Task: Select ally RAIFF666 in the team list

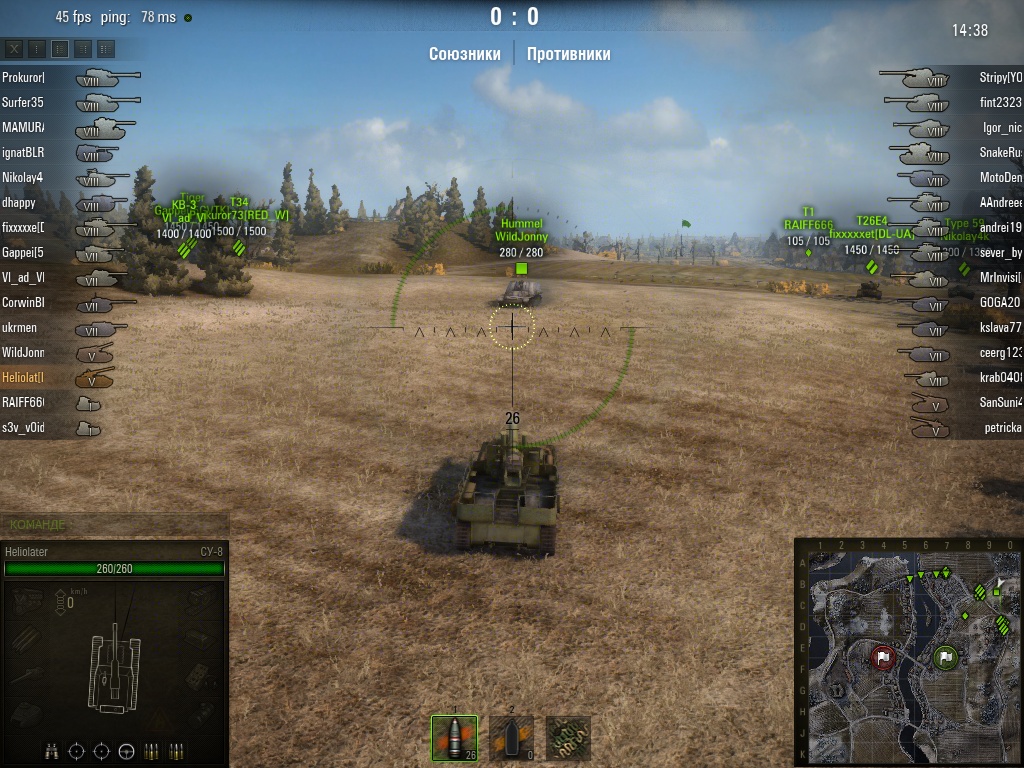Action: pyautogui.click(x=23, y=402)
